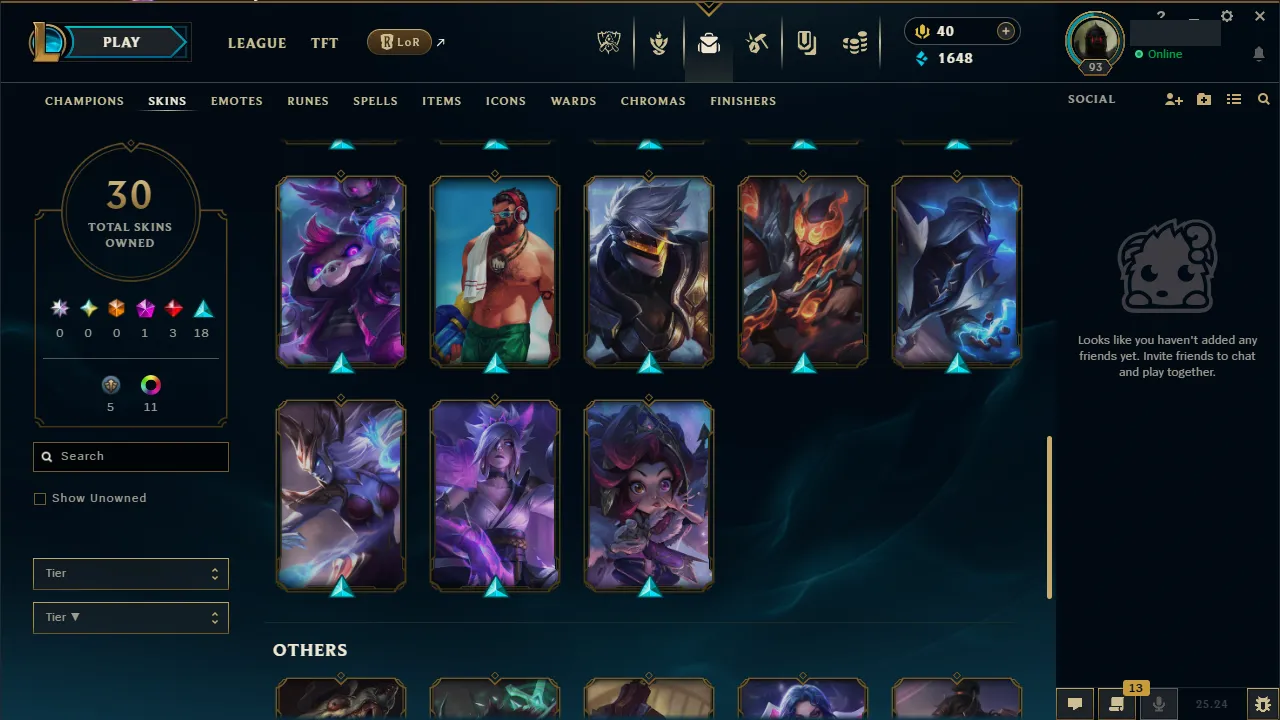Viewport: 1280px width, 720px height.
Task: Click inside the skin Search field
Action: [x=130, y=456]
